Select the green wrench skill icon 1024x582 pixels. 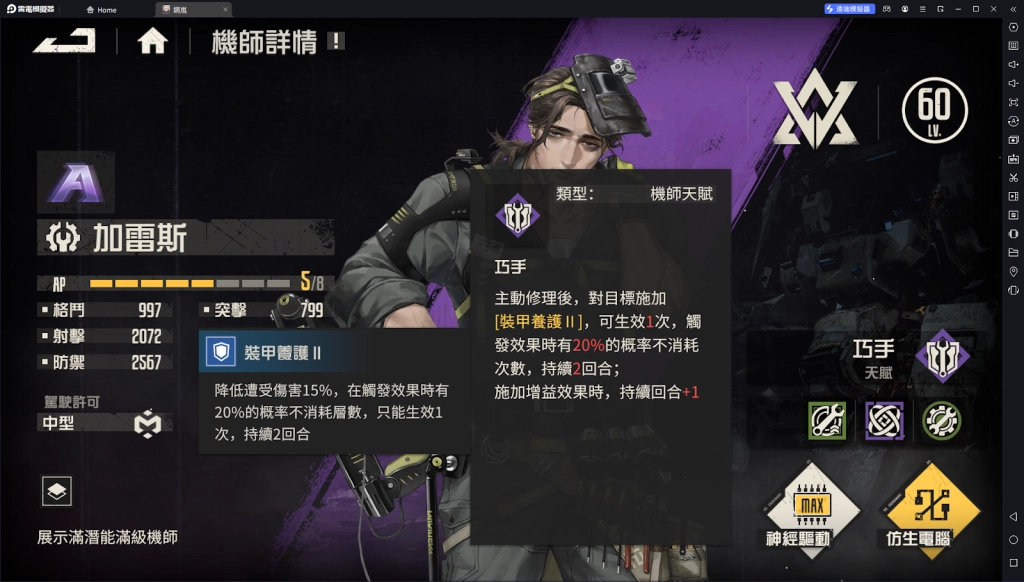pos(827,421)
